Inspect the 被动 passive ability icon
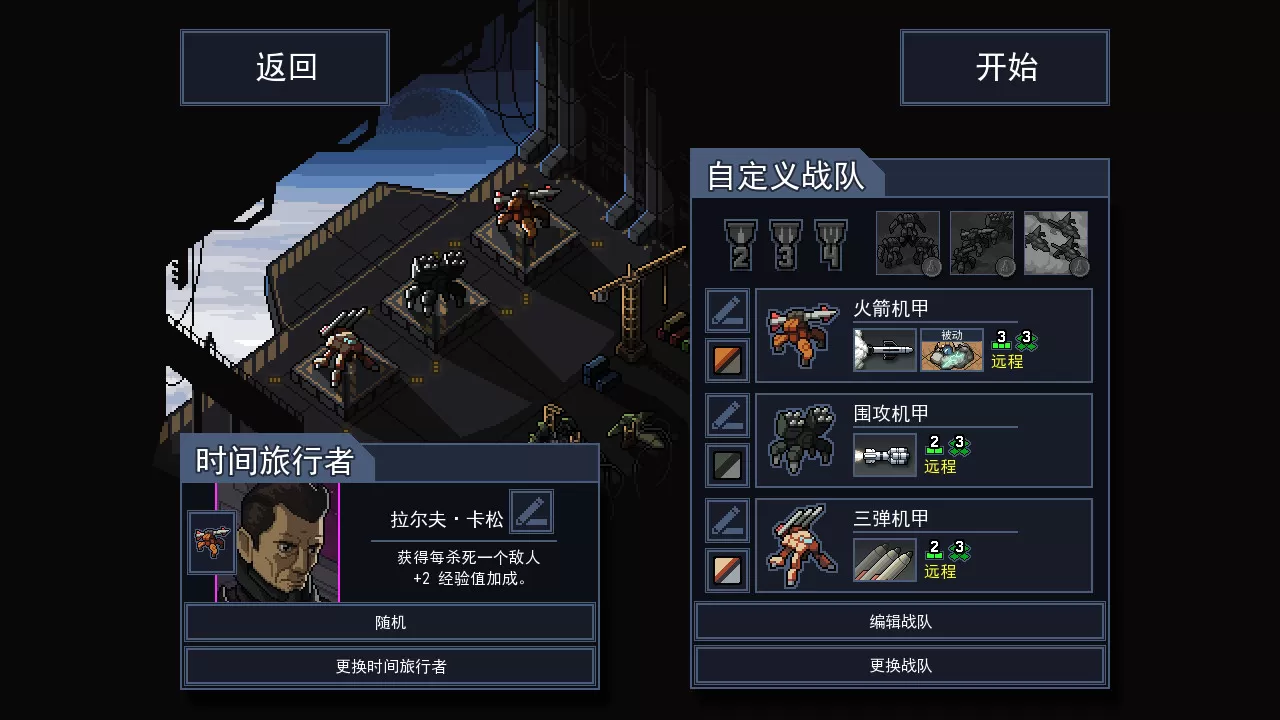 [x=950, y=351]
